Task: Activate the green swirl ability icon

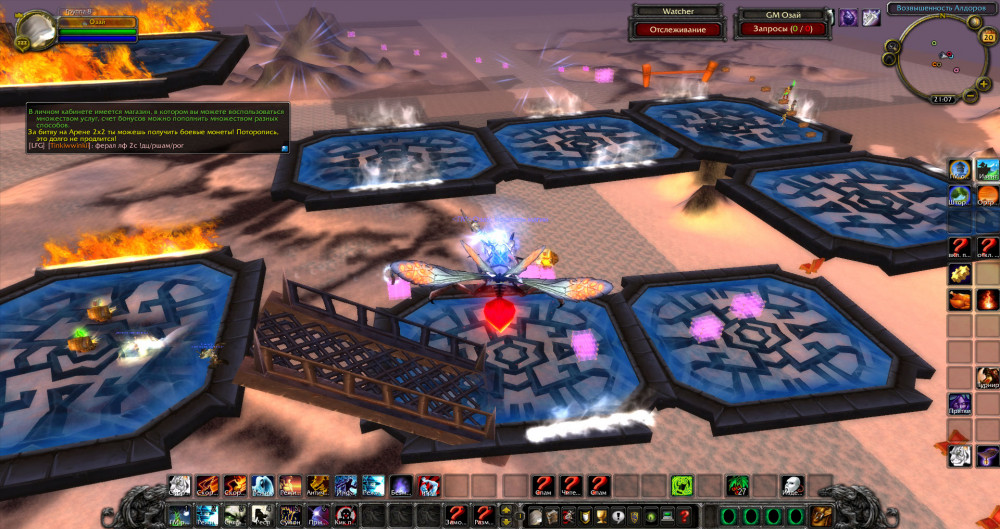Action: tap(682, 486)
